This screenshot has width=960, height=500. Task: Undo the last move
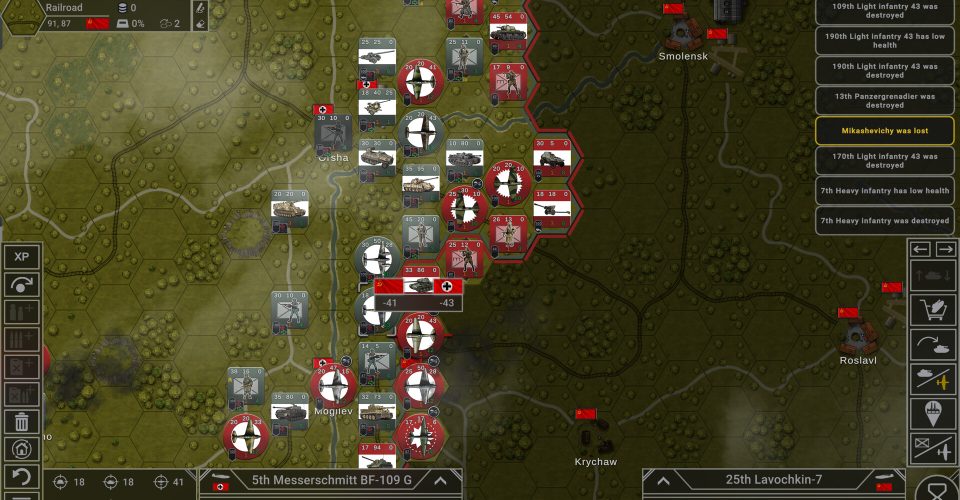[x=22, y=477]
